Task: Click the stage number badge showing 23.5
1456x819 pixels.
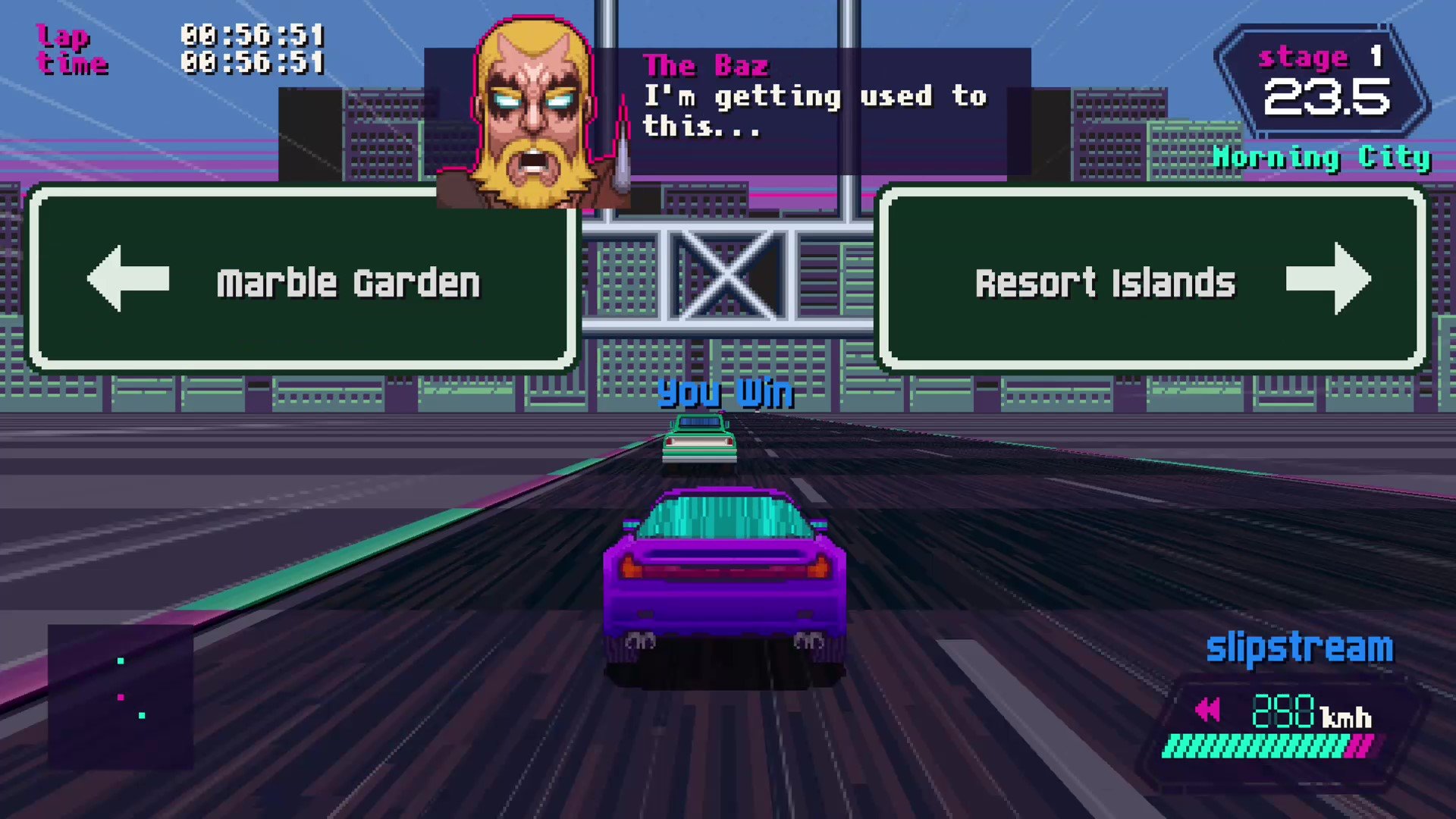Action: pos(1329,95)
